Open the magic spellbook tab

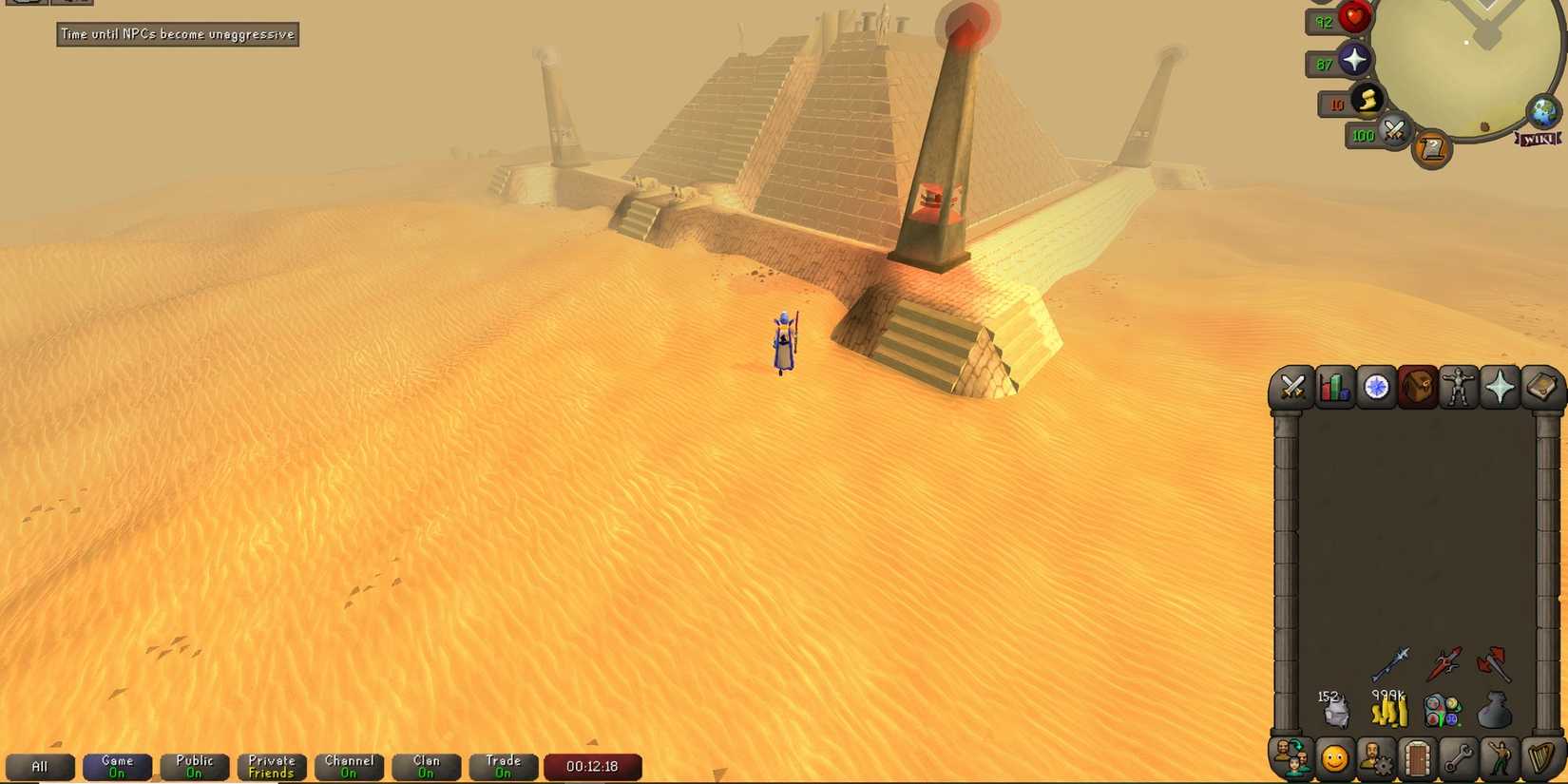[1541, 388]
